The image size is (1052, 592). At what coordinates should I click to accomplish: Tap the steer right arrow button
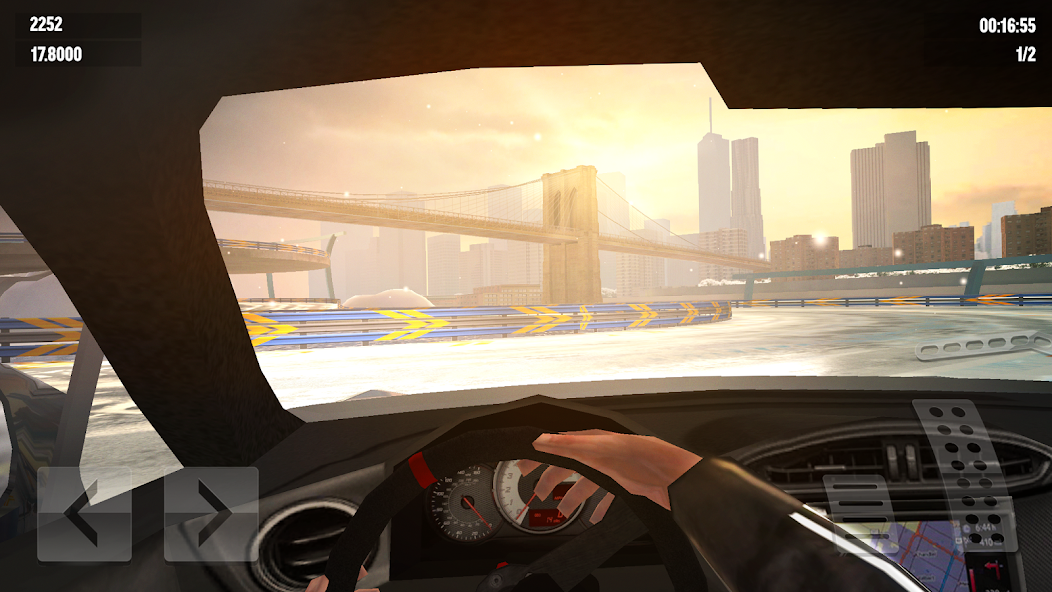point(211,513)
